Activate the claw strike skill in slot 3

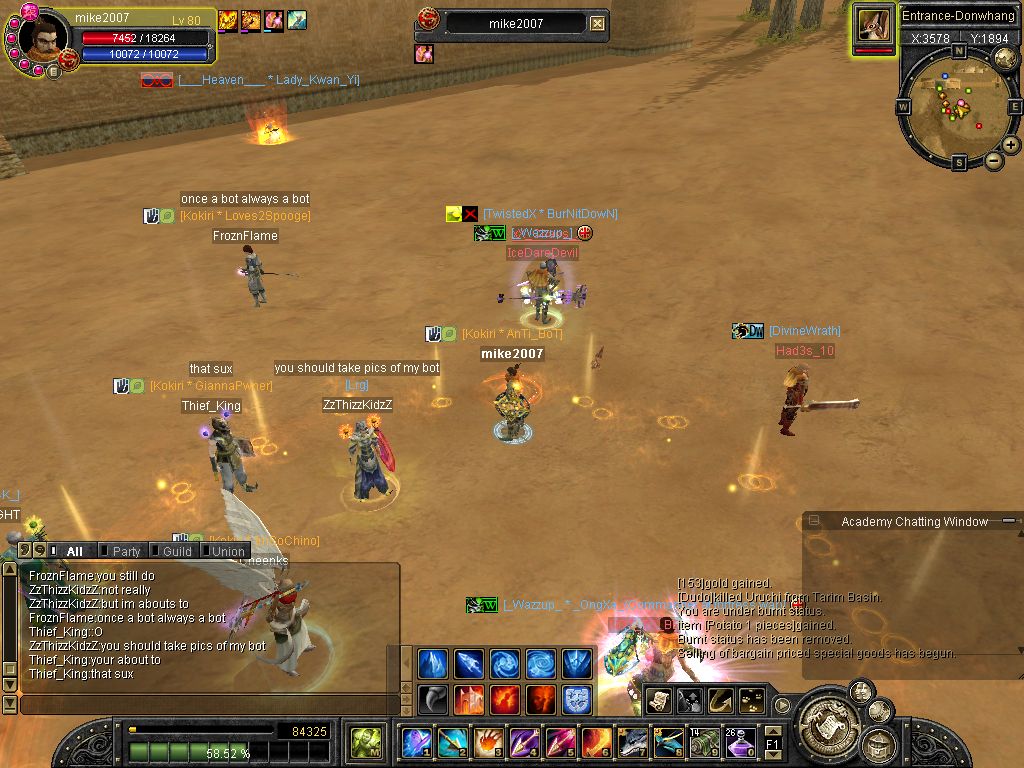(x=488, y=743)
